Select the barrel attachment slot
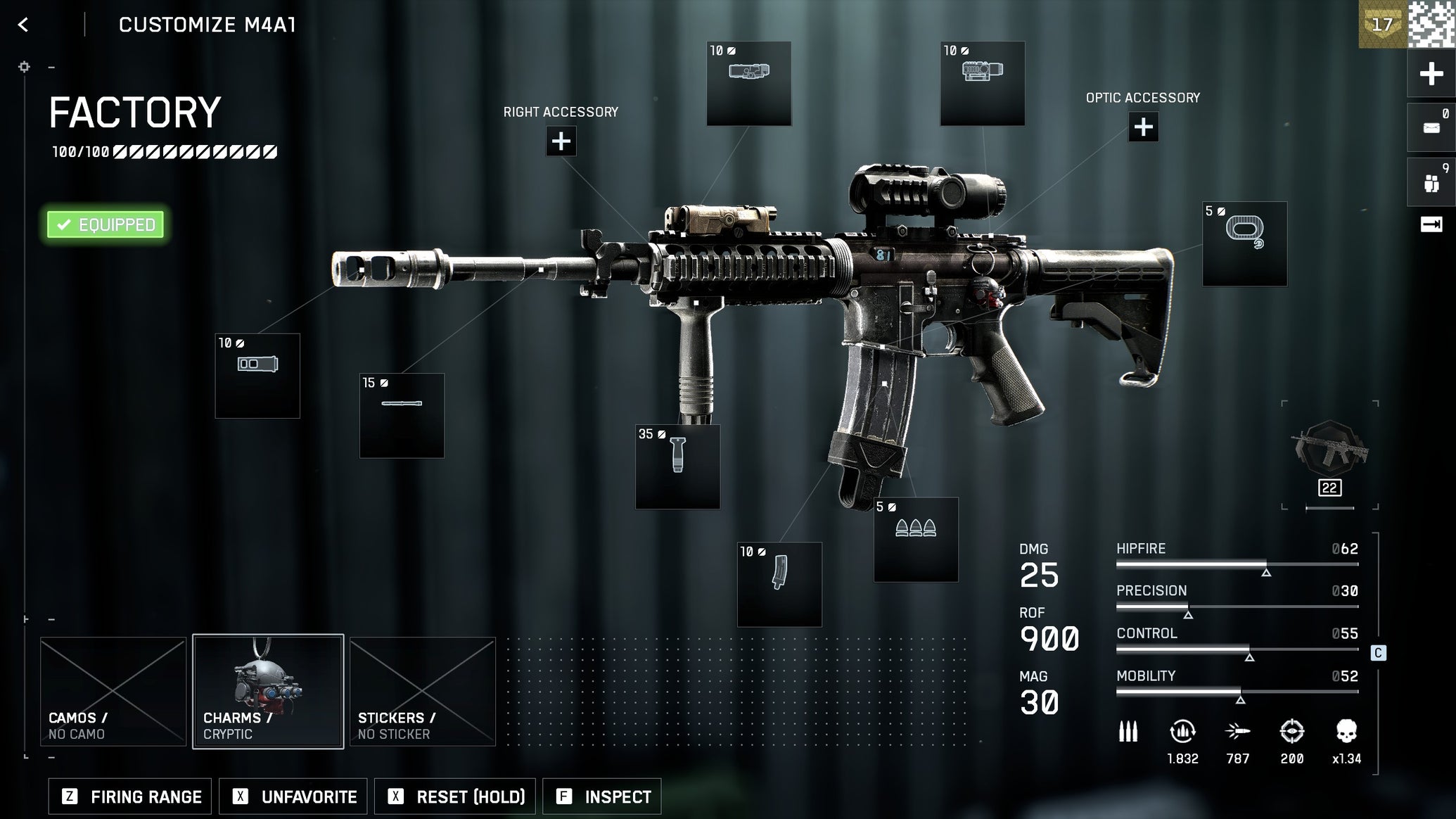This screenshot has width=1456, height=819. [x=402, y=415]
